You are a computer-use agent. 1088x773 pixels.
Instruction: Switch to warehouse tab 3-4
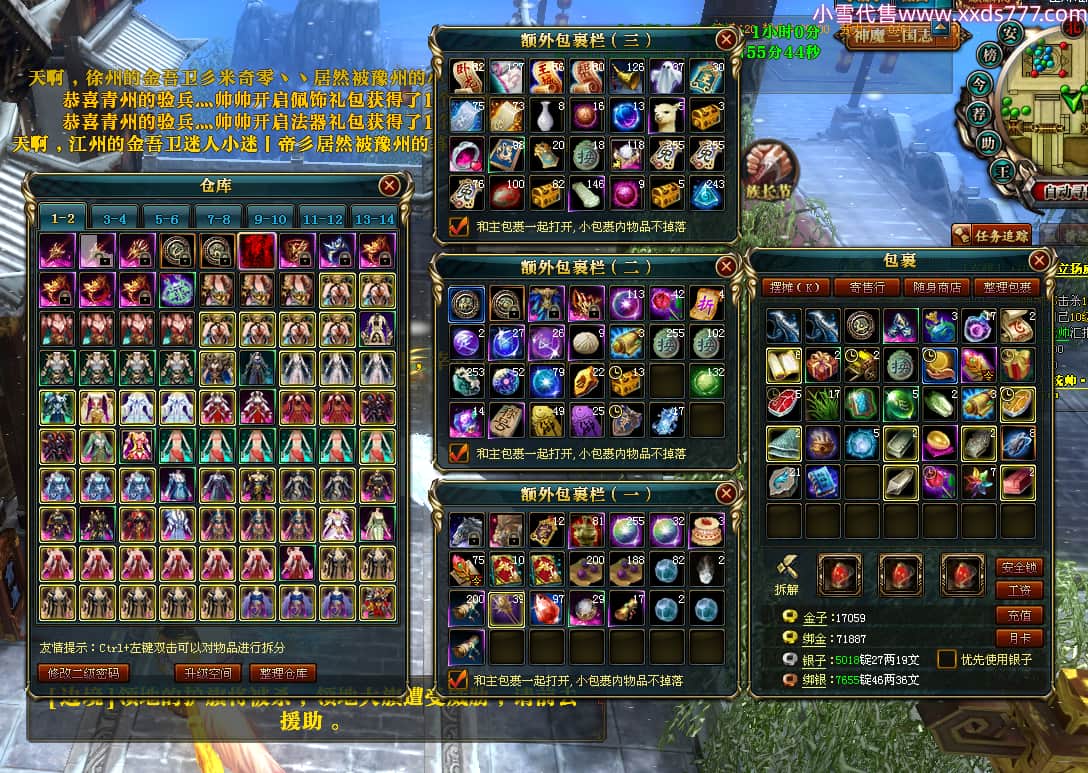114,218
